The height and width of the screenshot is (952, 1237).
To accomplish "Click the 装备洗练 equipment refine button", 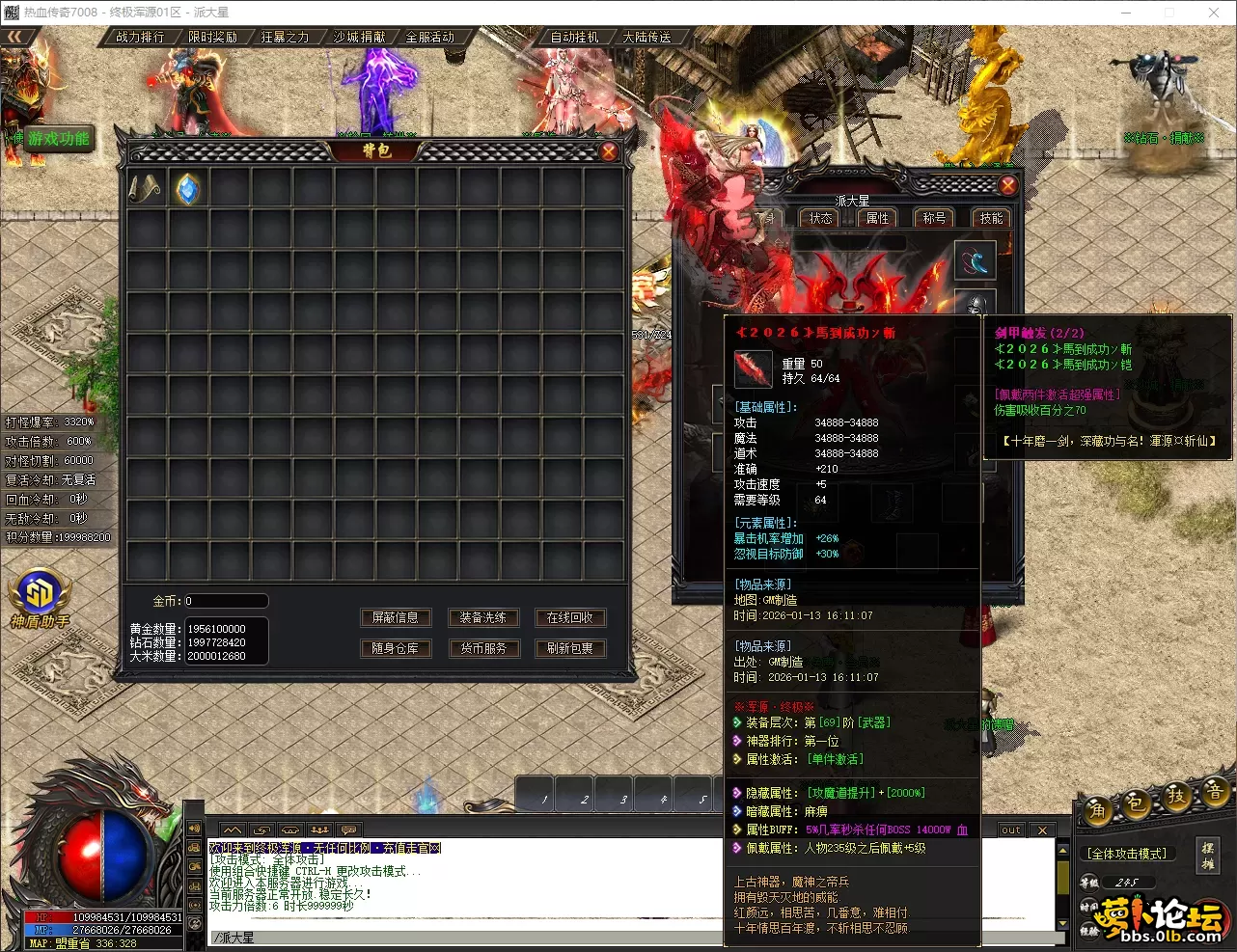I will pyautogui.click(x=482, y=617).
